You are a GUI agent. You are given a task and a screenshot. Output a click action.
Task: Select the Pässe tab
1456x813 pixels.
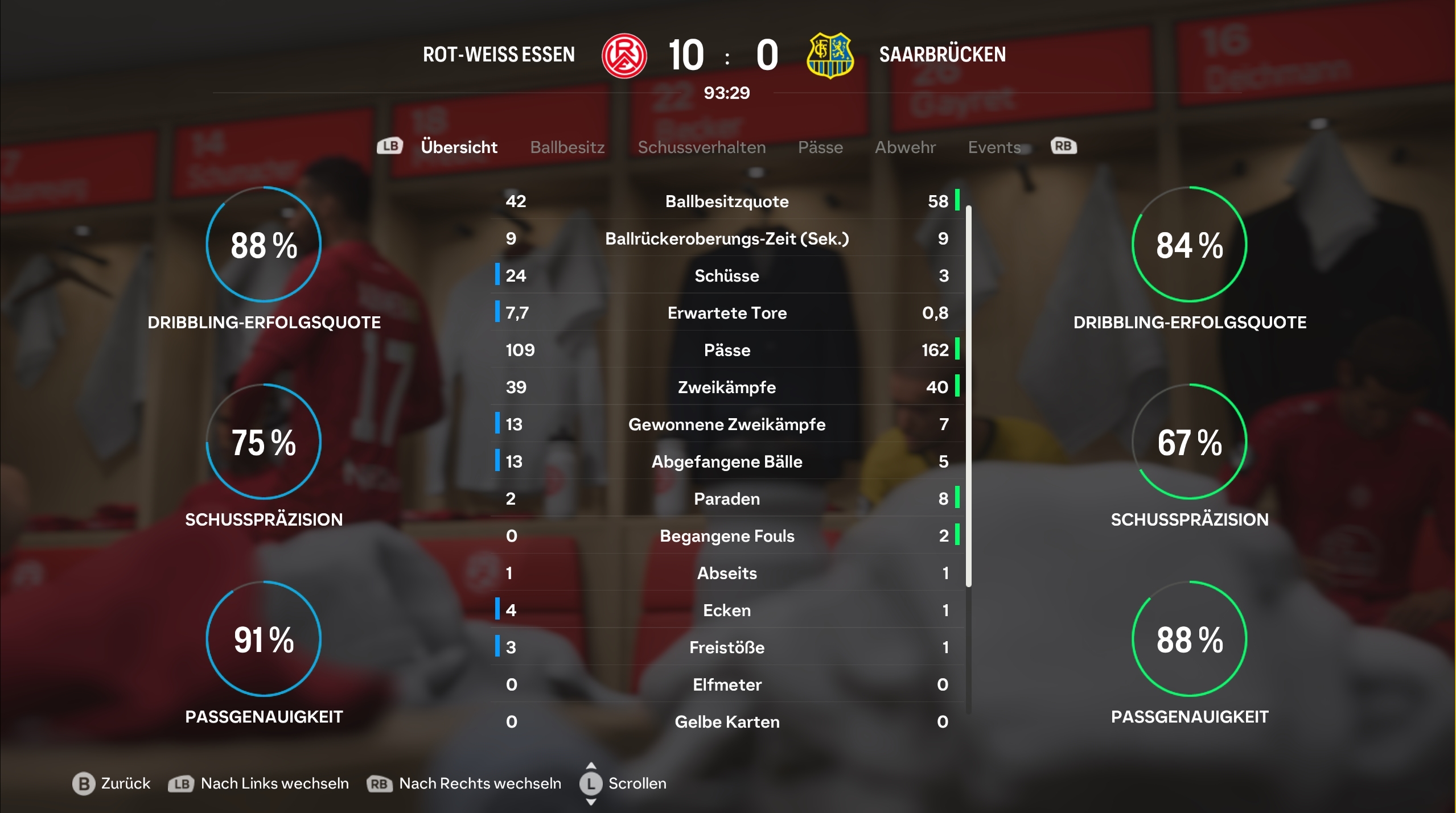pos(820,147)
